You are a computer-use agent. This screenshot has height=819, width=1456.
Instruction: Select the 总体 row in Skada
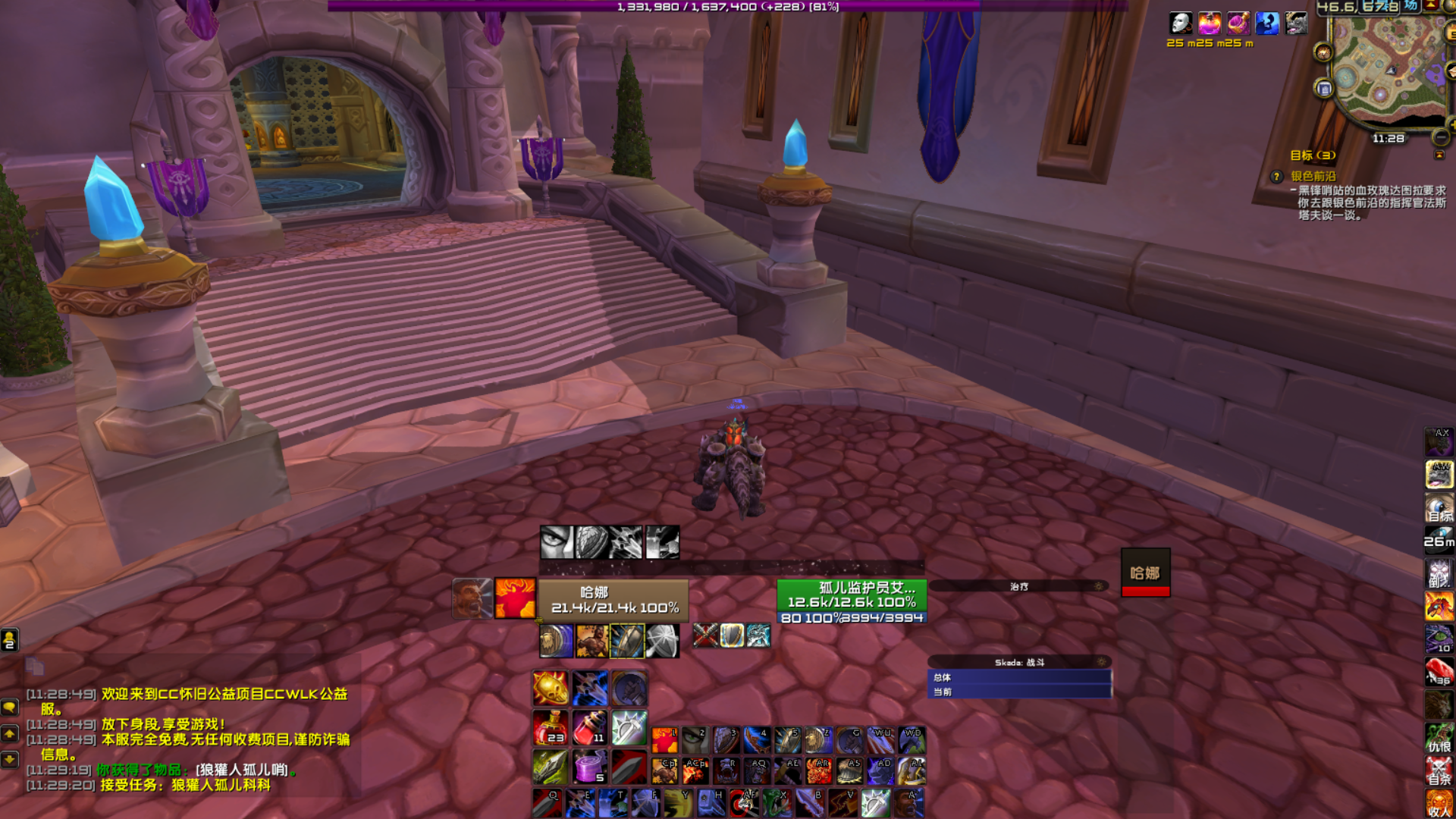[x=1018, y=677]
